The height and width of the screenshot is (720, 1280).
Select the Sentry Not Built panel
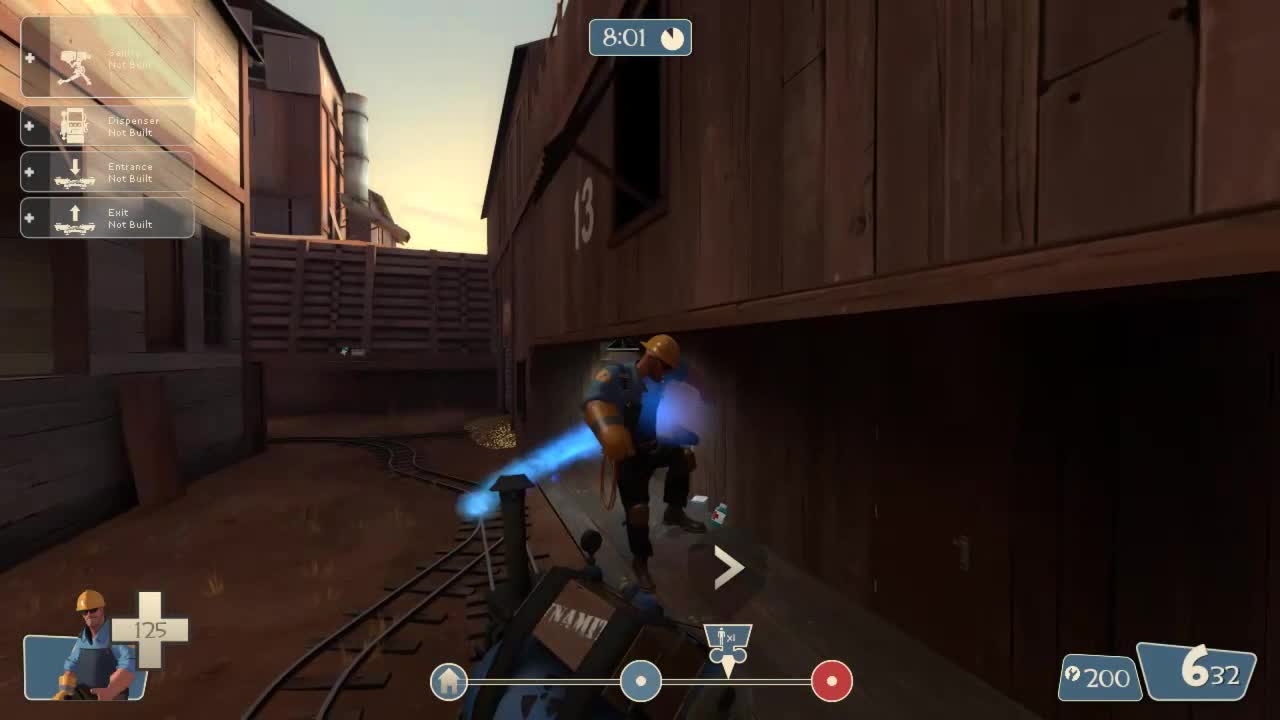[x=107, y=58]
